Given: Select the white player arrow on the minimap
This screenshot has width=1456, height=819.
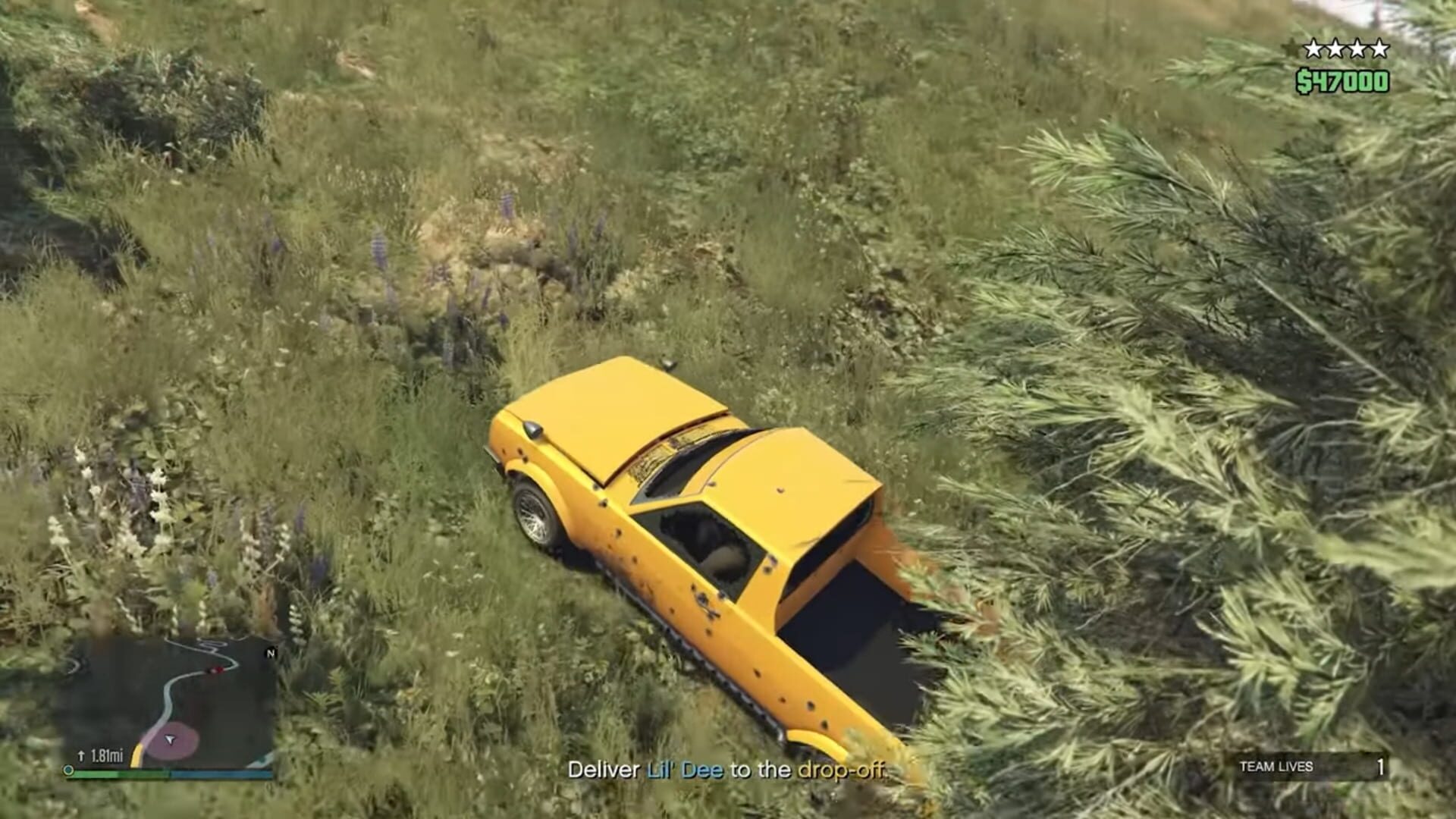Looking at the screenshot, I should (170, 740).
